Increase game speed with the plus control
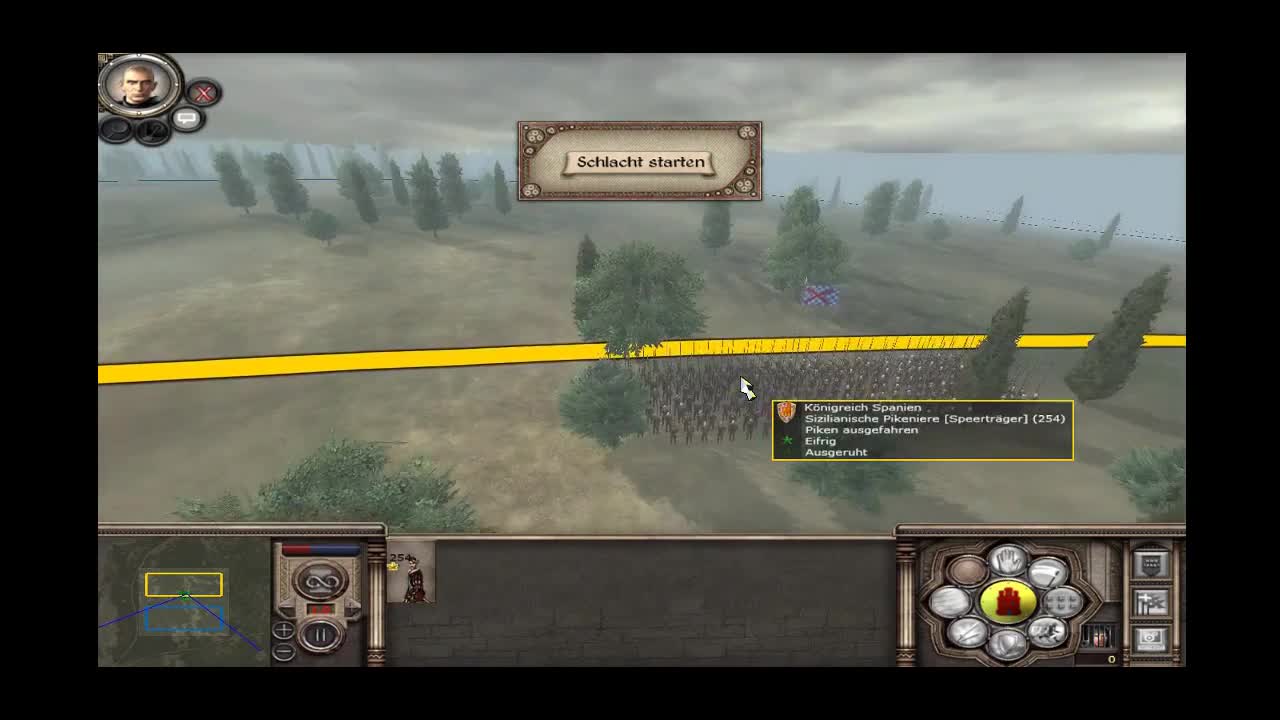Screen dimensions: 1280x720 [284, 629]
